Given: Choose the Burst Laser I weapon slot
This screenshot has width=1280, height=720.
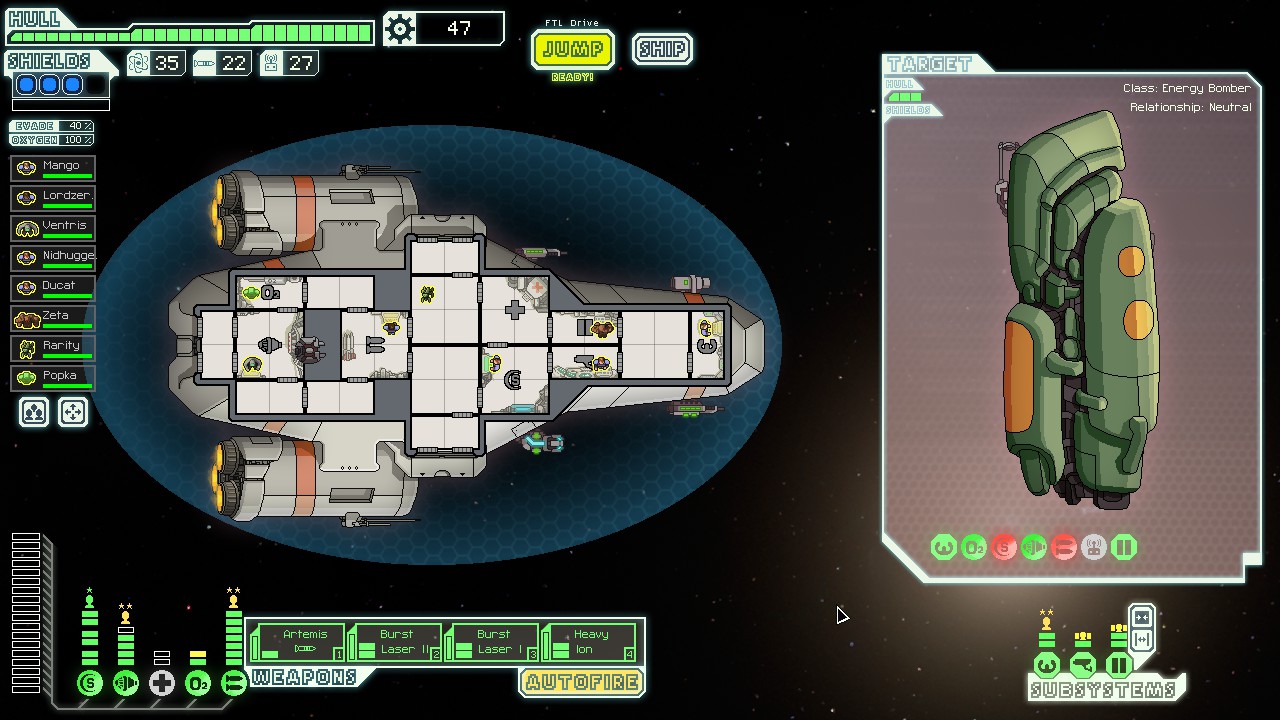Looking at the screenshot, I should (x=492, y=642).
